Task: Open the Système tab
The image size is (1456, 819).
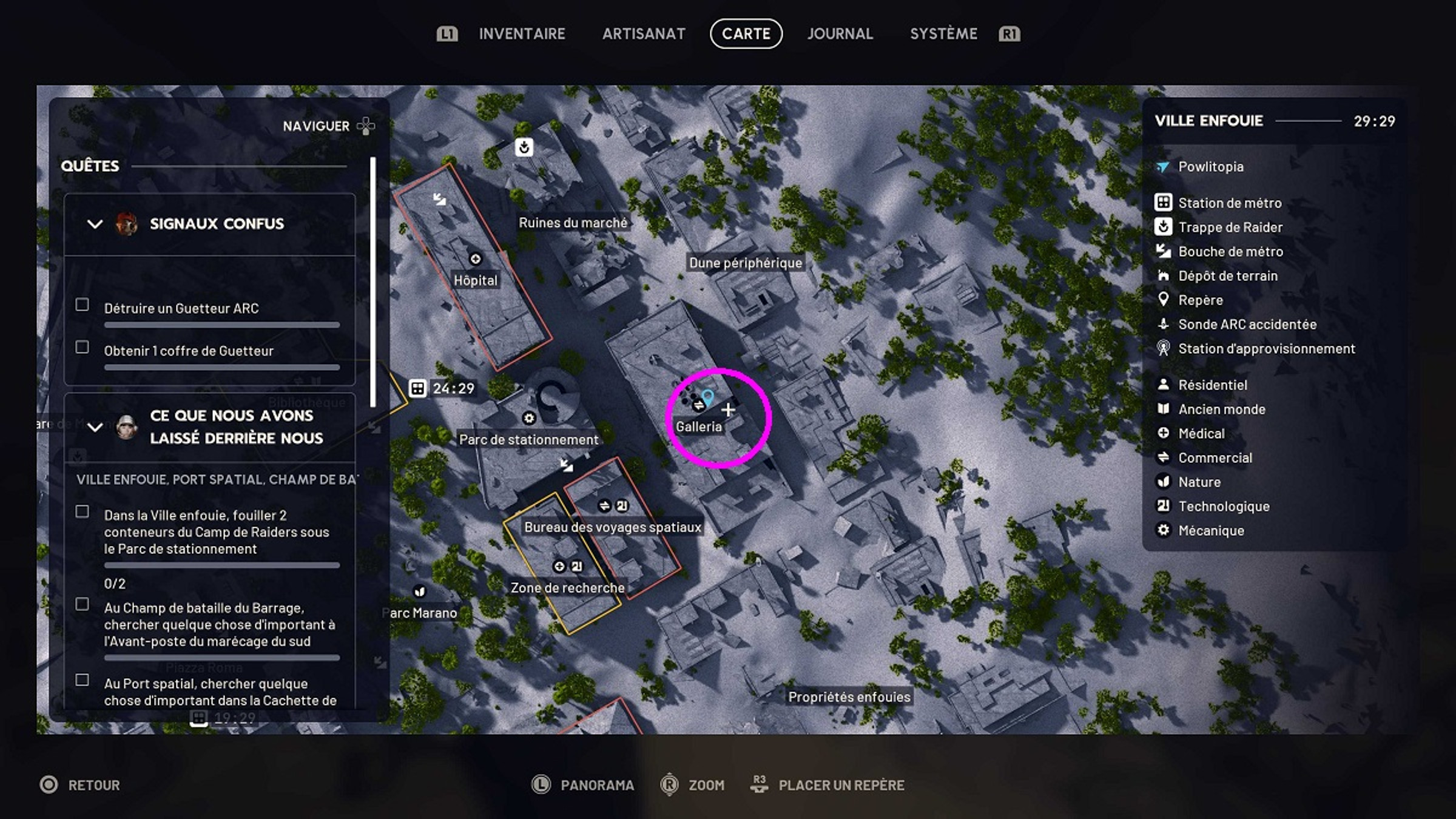Action: (943, 34)
